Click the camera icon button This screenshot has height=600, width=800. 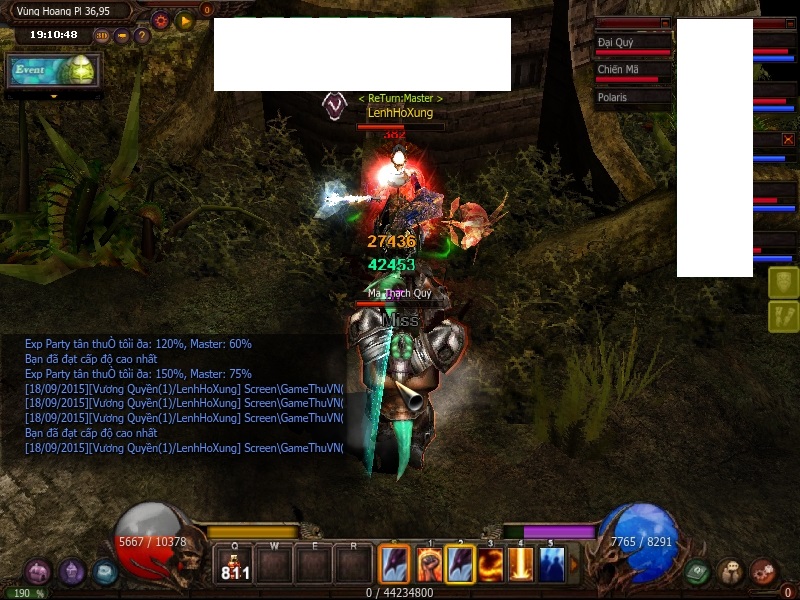pyautogui.click(x=122, y=36)
